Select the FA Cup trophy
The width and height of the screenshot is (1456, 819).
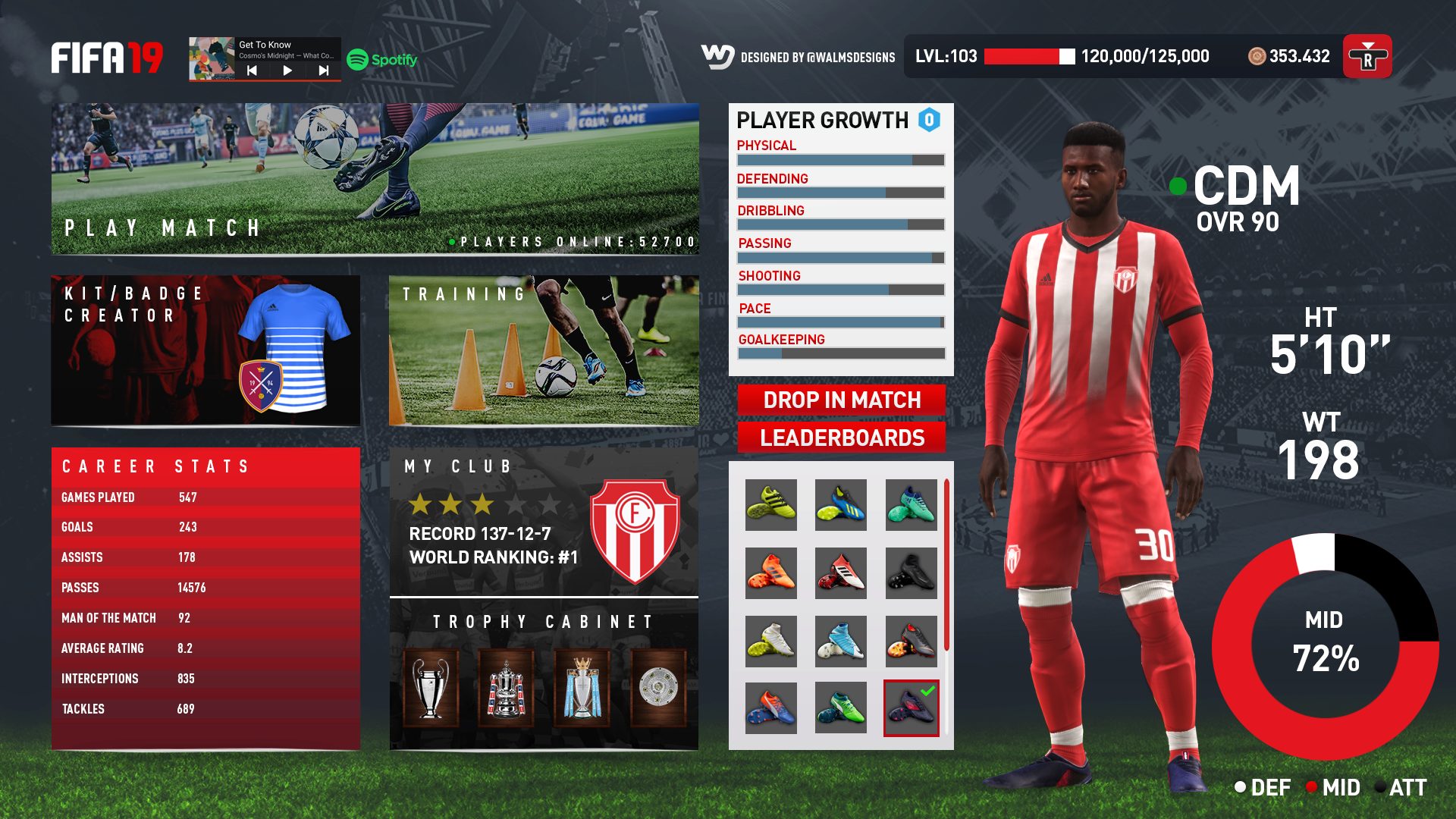506,688
